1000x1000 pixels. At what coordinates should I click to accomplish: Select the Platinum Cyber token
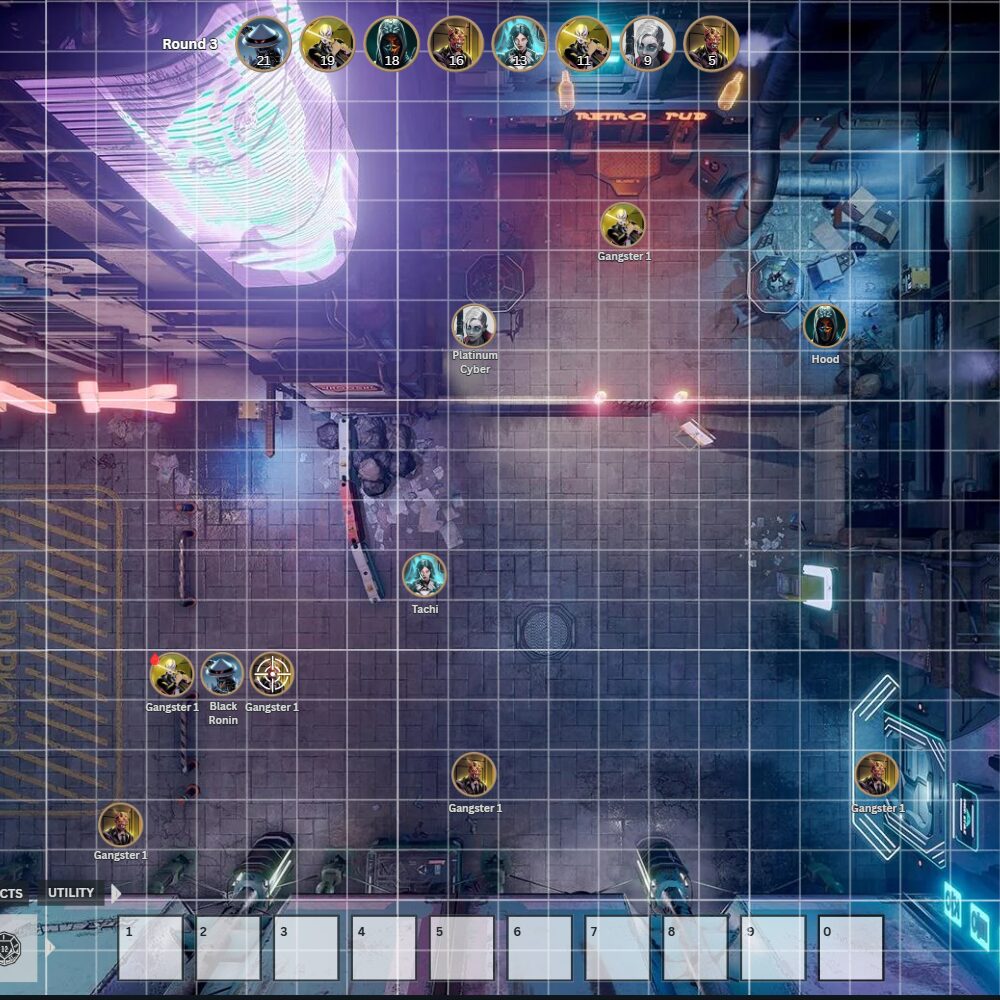click(474, 326)
